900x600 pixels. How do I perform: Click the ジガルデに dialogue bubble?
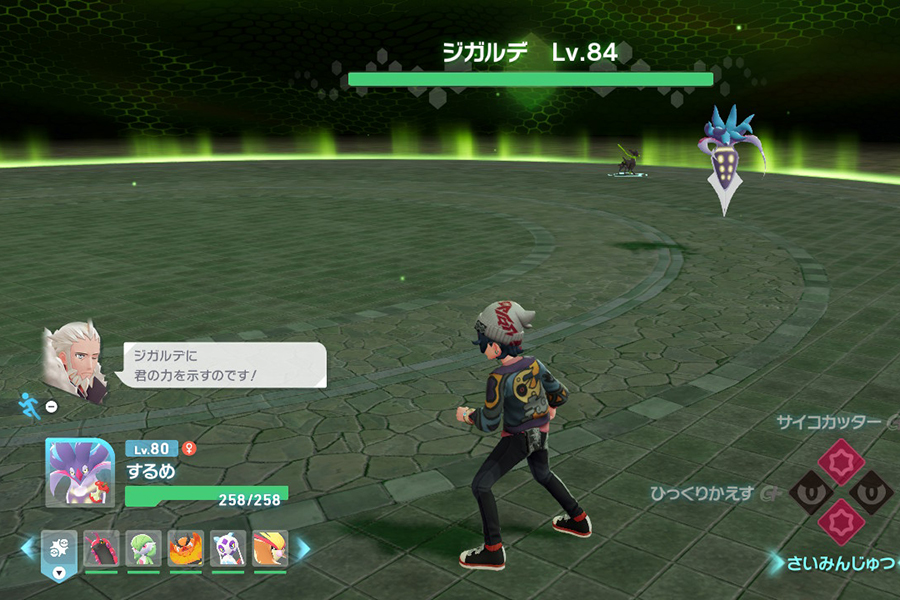click(225, 365)
